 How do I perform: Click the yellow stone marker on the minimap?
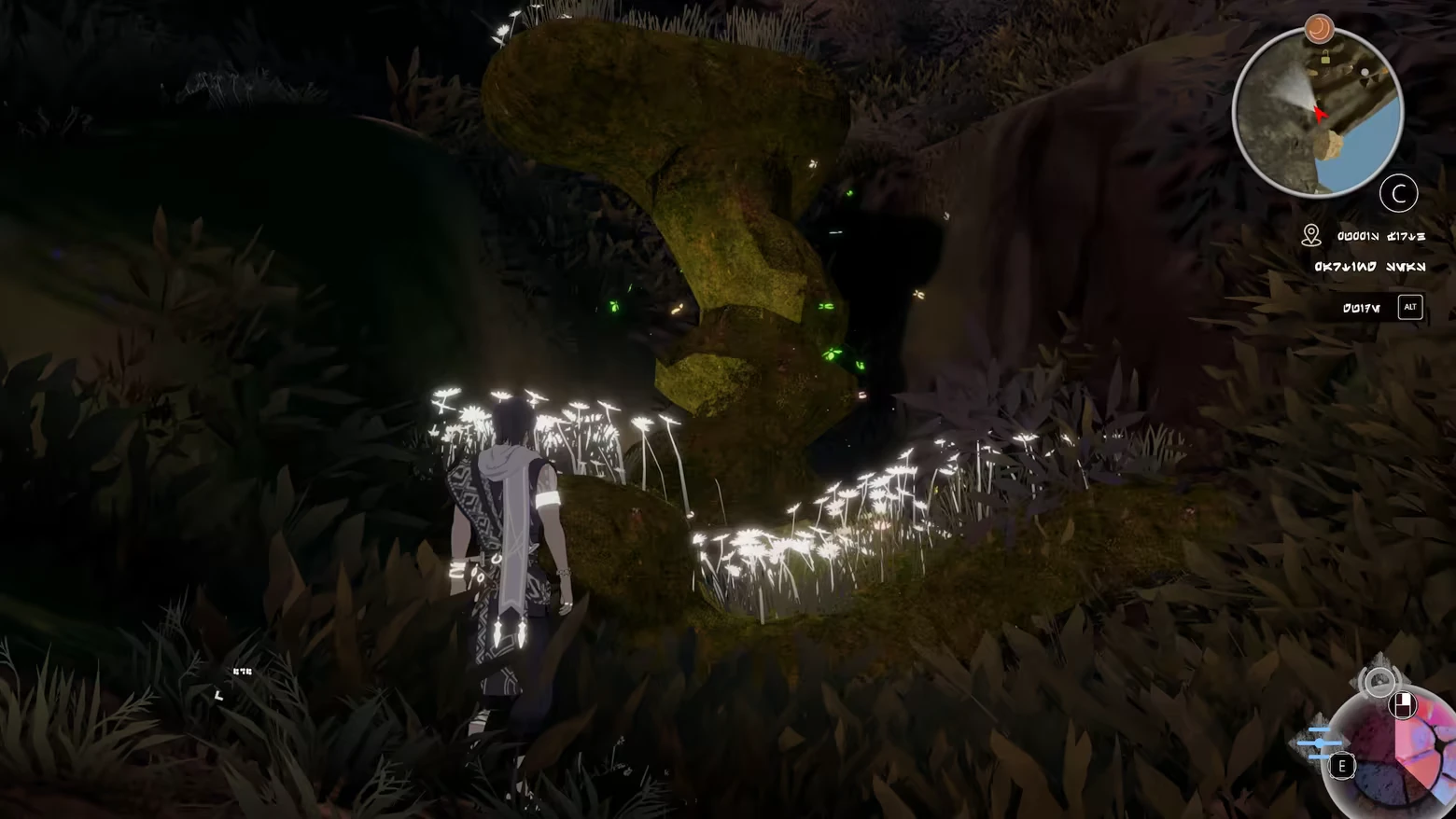coord(1329,144)
